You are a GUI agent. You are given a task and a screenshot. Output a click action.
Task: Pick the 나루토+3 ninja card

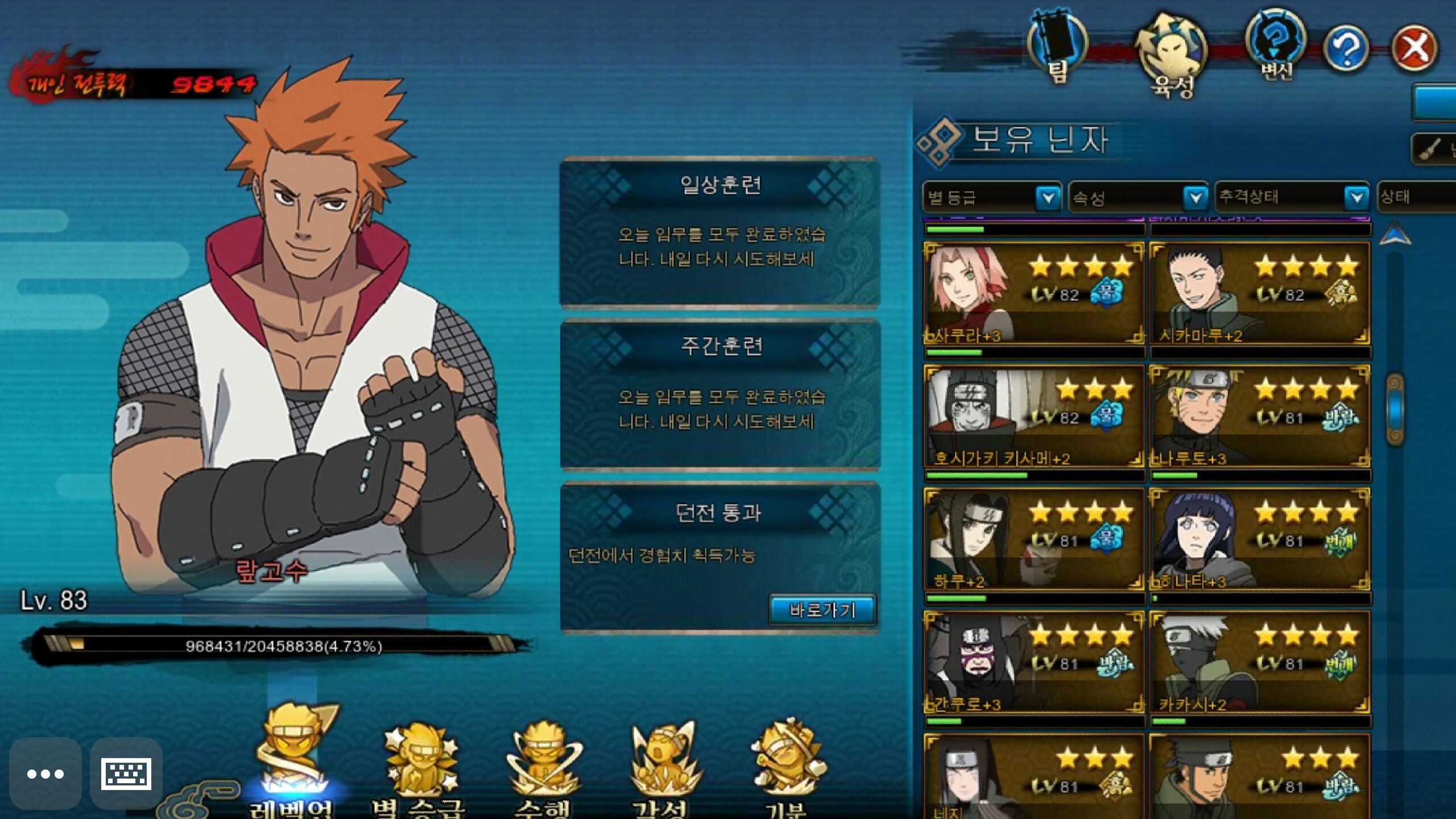pos(1259,417)
